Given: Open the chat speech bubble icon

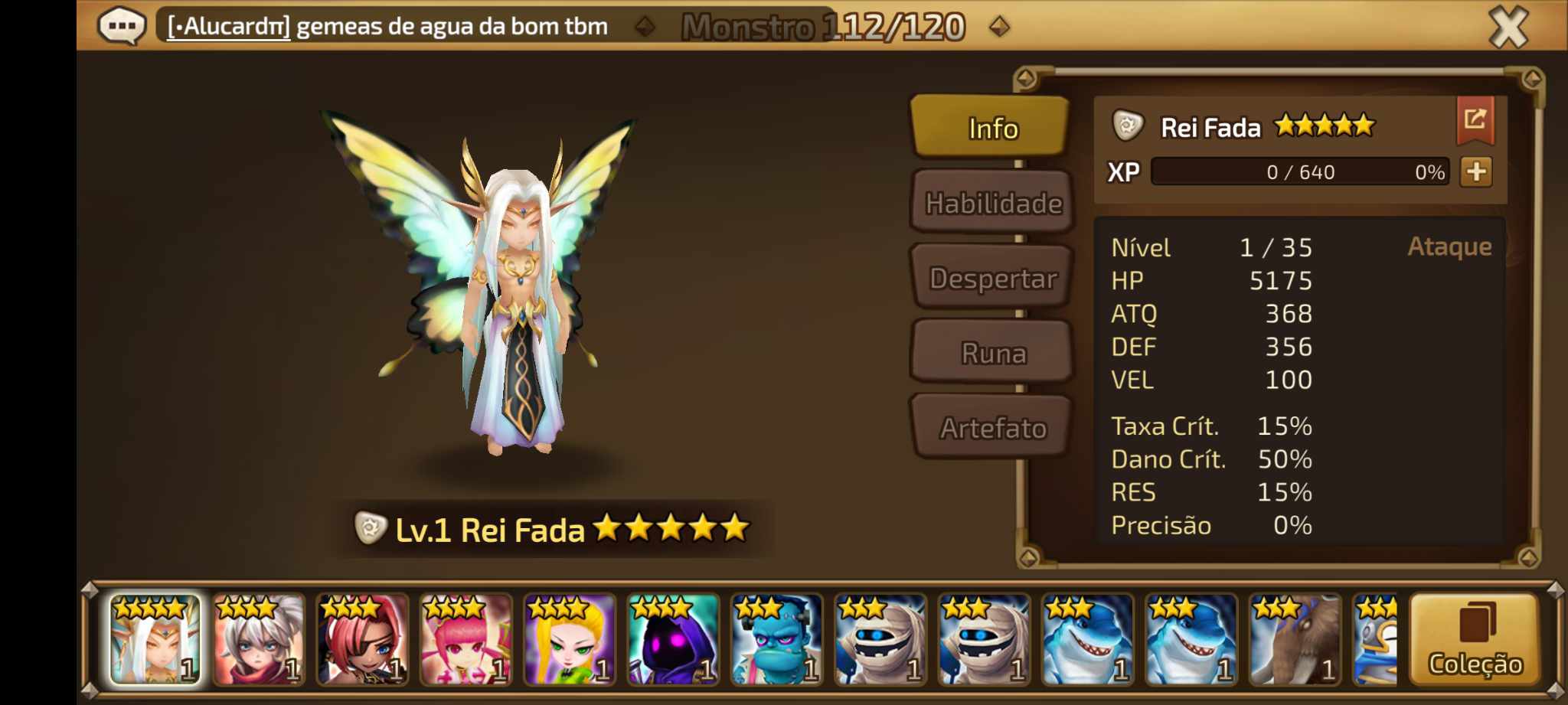Looking at the screenshot, I should pyautogui.click(x=121, y=27).
